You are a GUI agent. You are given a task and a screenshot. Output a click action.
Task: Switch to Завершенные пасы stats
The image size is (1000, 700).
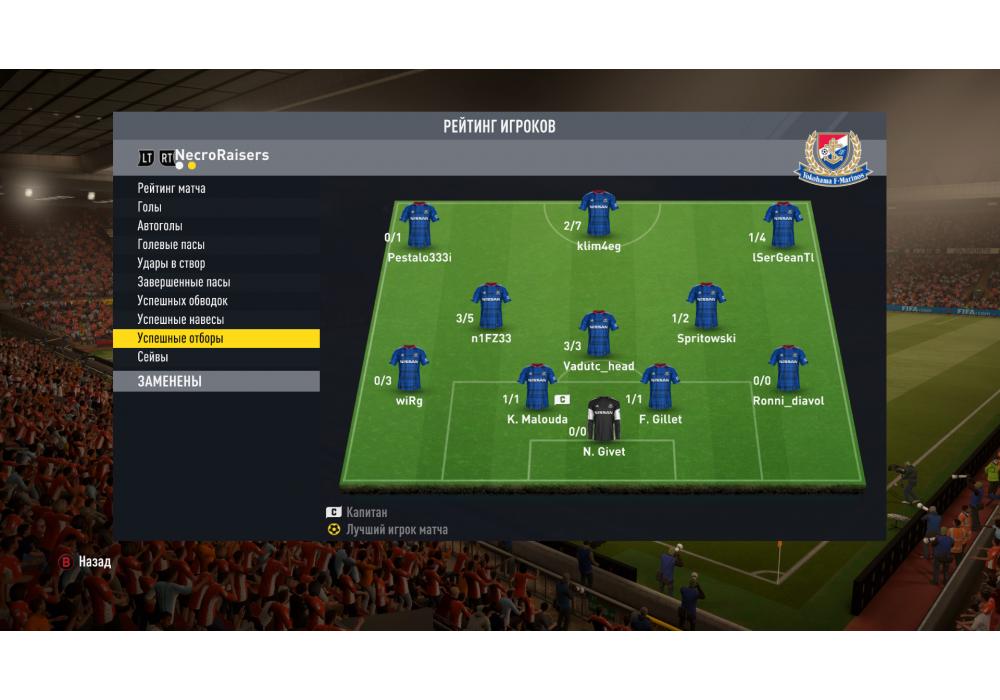point(183,282)
